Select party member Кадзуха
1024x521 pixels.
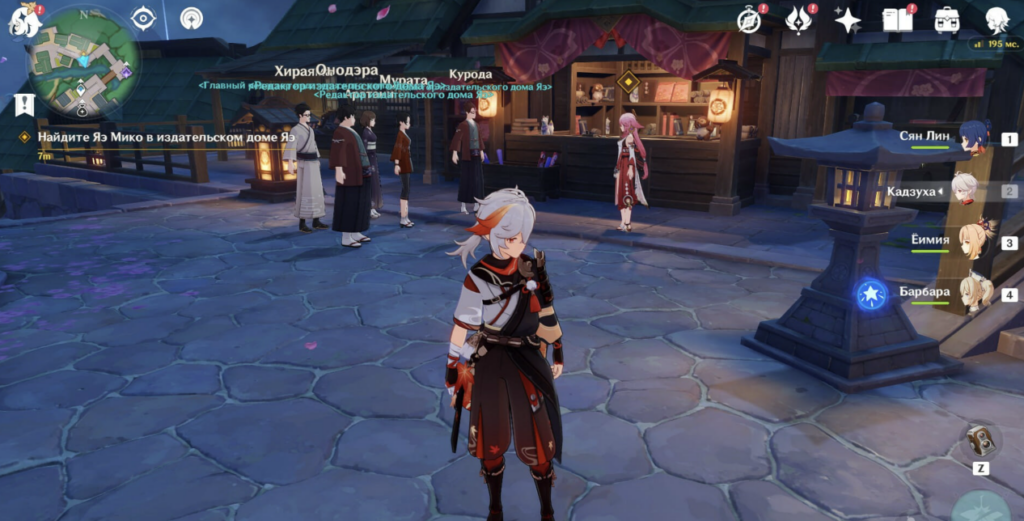(965, 190)
